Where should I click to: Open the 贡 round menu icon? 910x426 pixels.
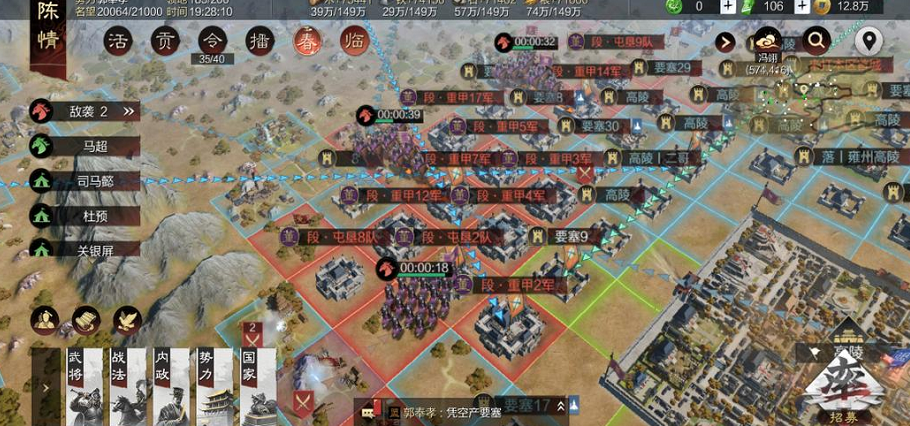tap(165, 42)
